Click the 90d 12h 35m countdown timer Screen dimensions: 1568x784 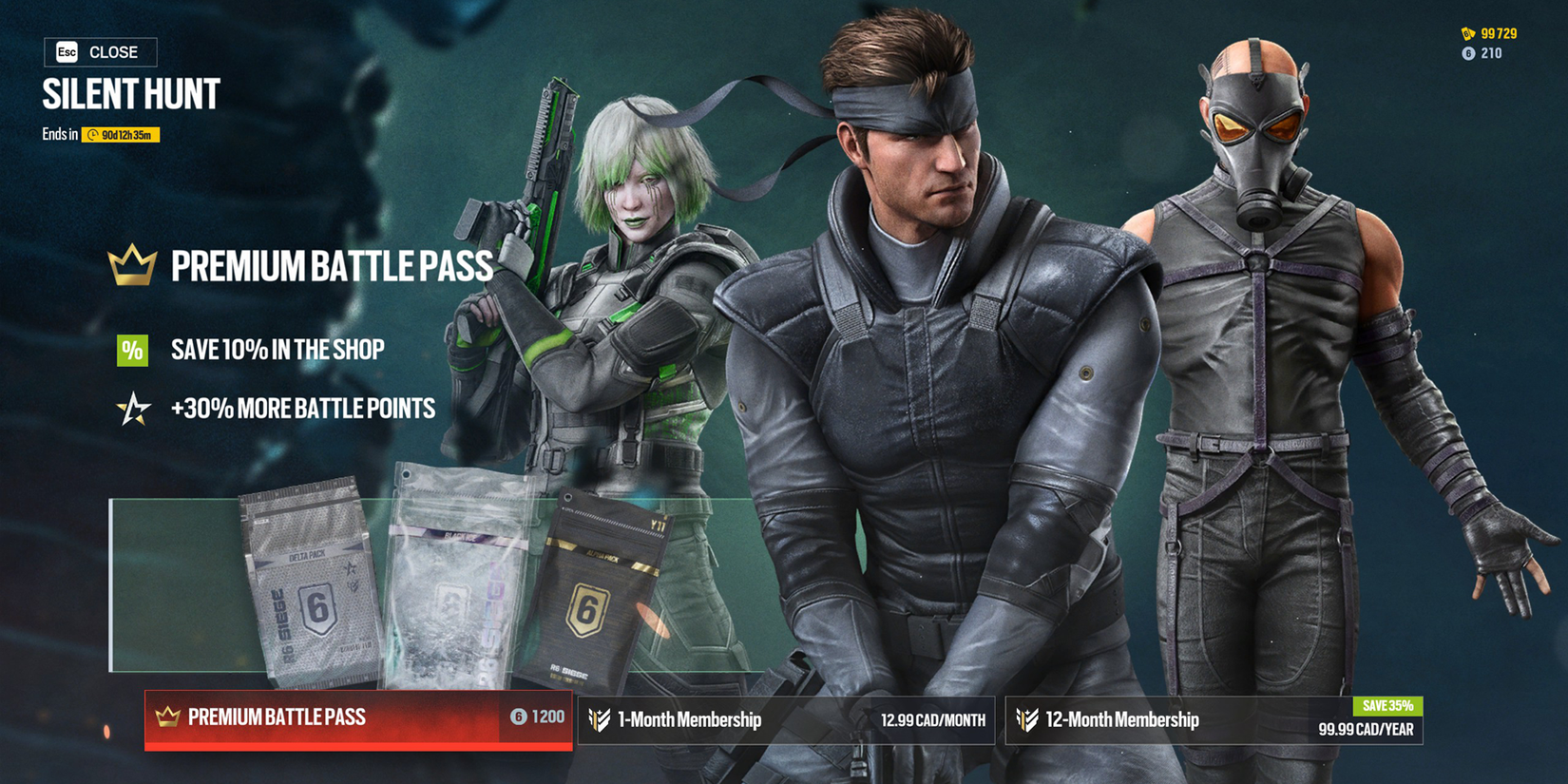coord(122,136)
